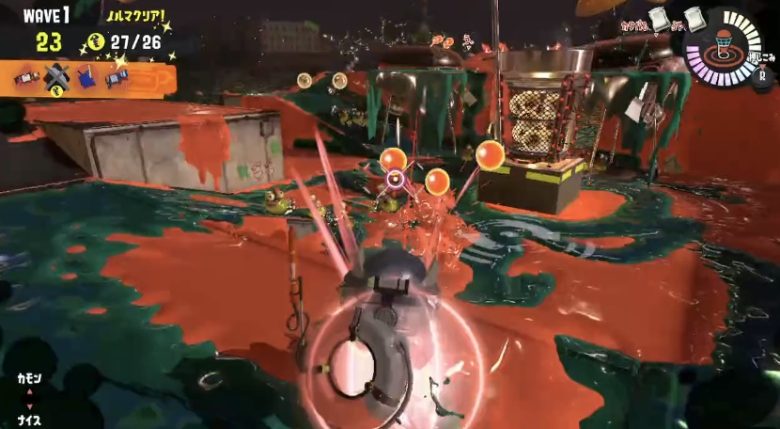Choose the blue bucket teammate weapon icon

coord(87,78)
